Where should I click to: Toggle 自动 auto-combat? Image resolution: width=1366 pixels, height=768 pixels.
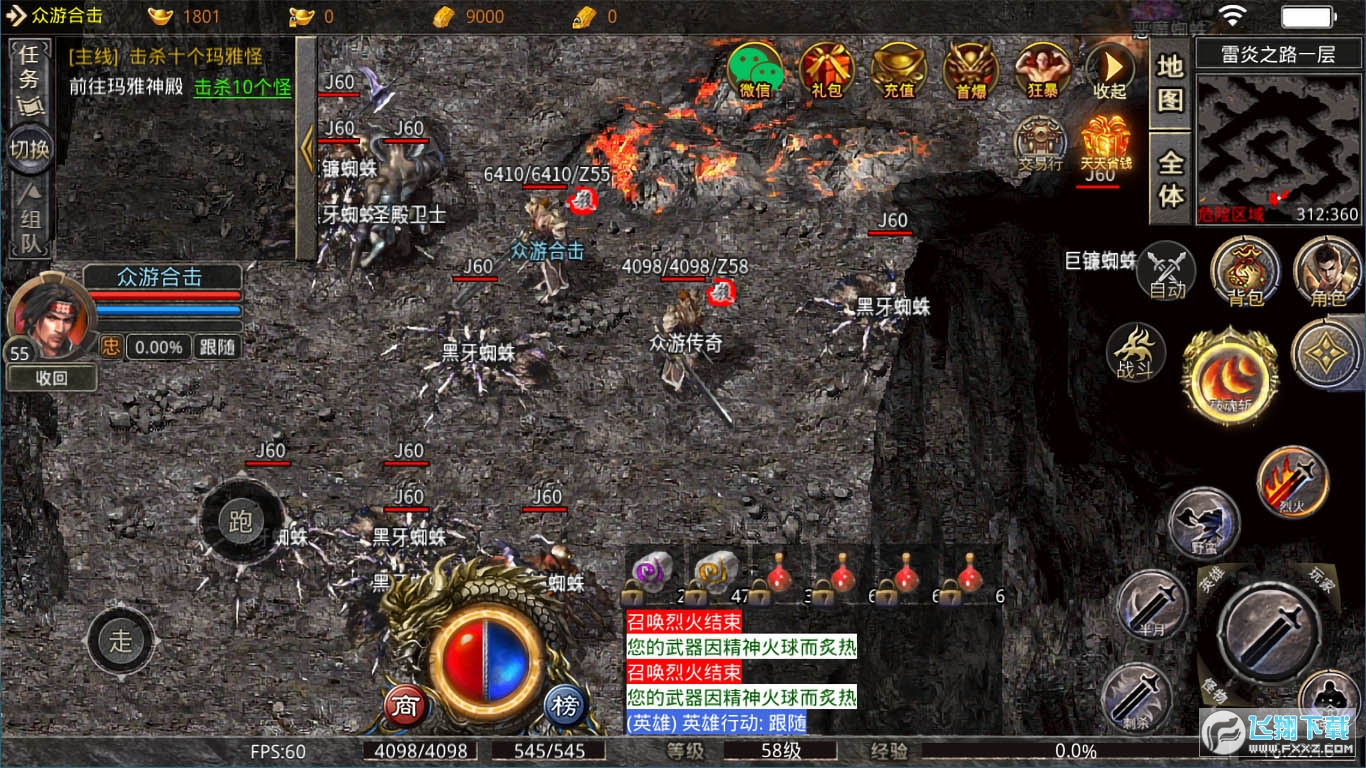click(1166, 270)
